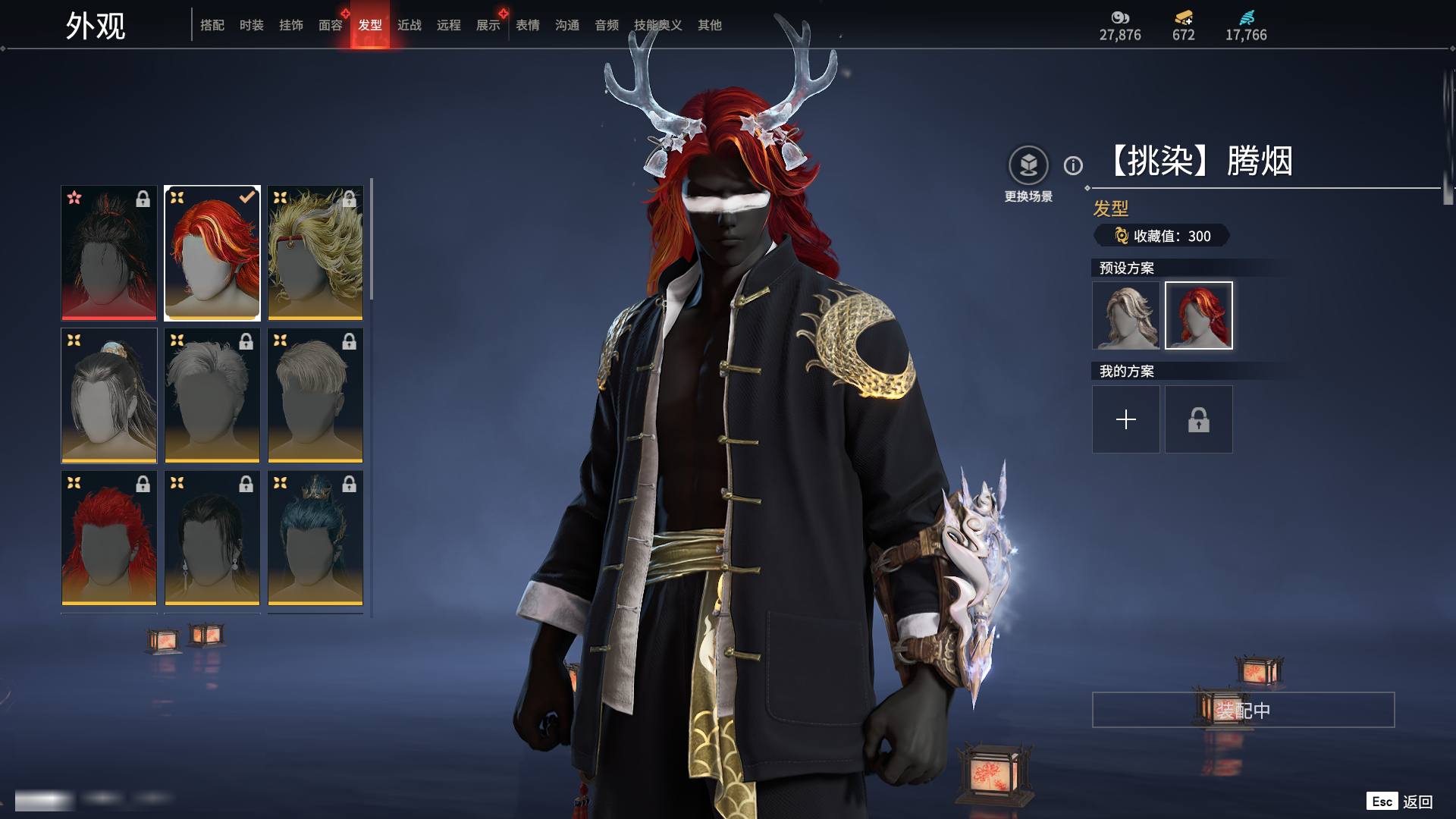Select the teal hairstyle with crown ornament

click(315, 538)
